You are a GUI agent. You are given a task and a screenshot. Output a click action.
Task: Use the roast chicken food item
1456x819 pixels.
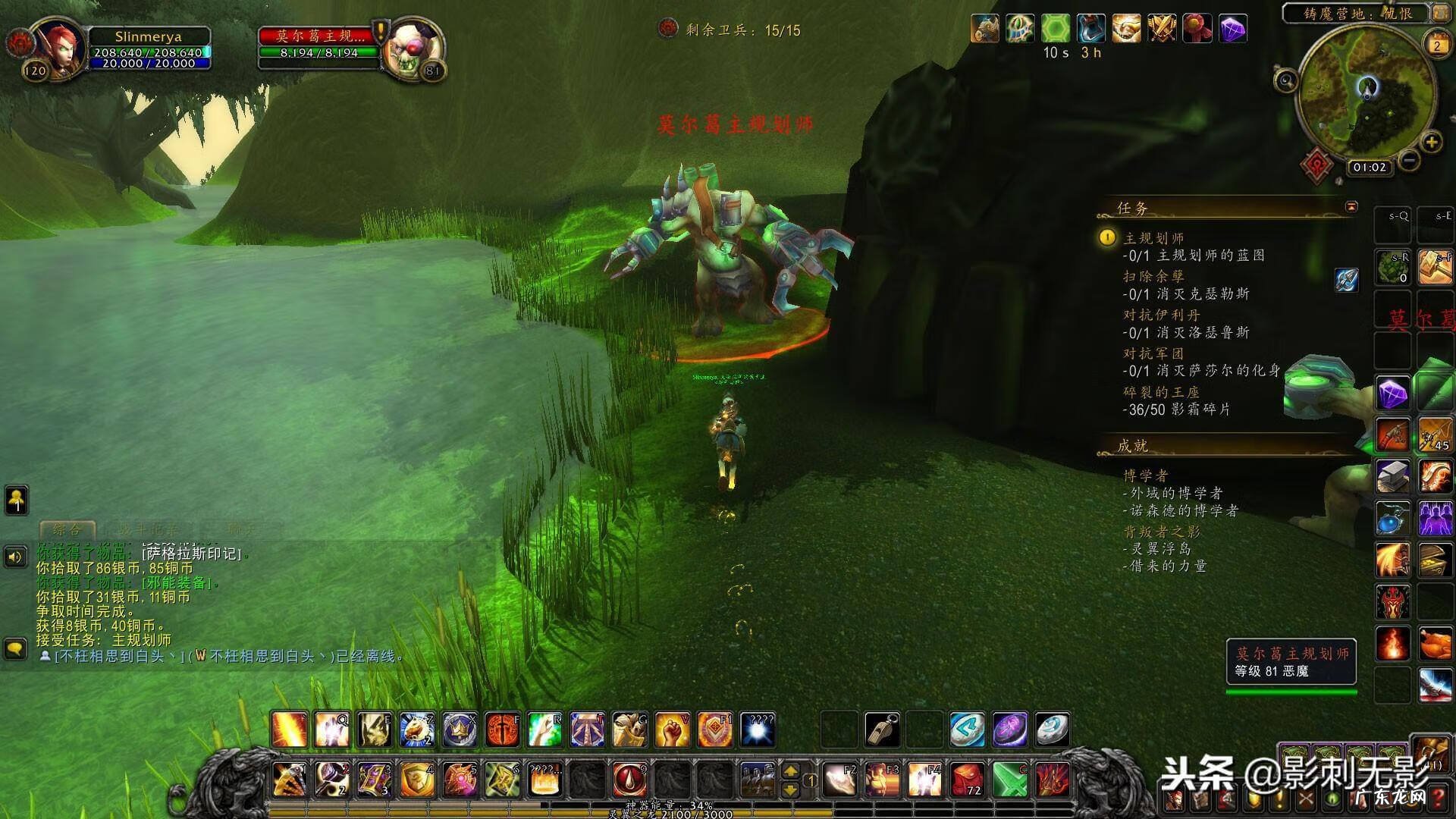(x=1435, y=644)
